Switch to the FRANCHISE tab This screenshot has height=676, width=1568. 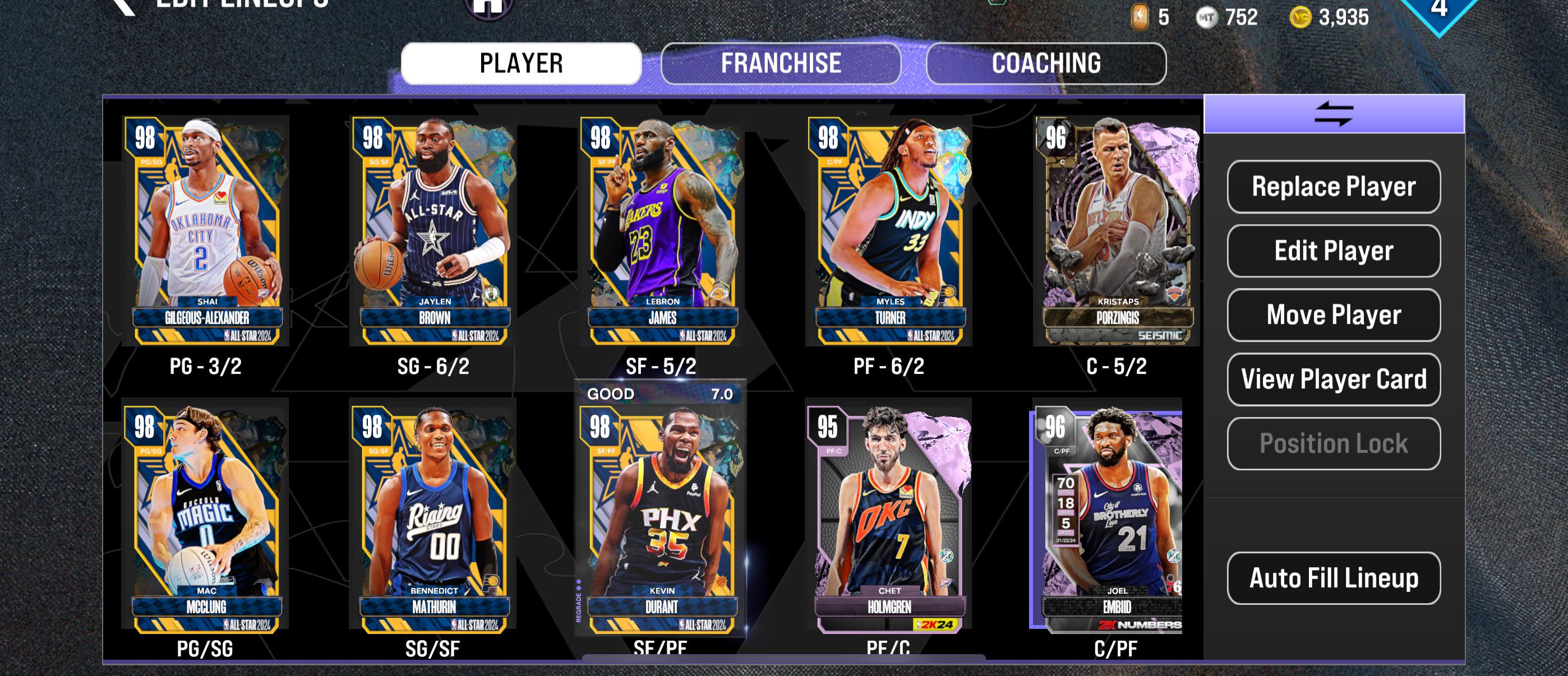pos(781,62)
